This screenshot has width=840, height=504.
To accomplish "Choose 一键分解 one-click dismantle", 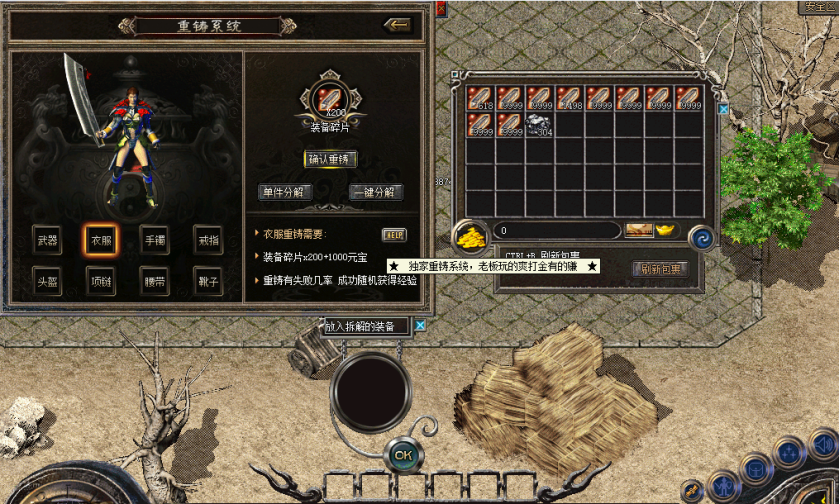I will tap(376, 192).
